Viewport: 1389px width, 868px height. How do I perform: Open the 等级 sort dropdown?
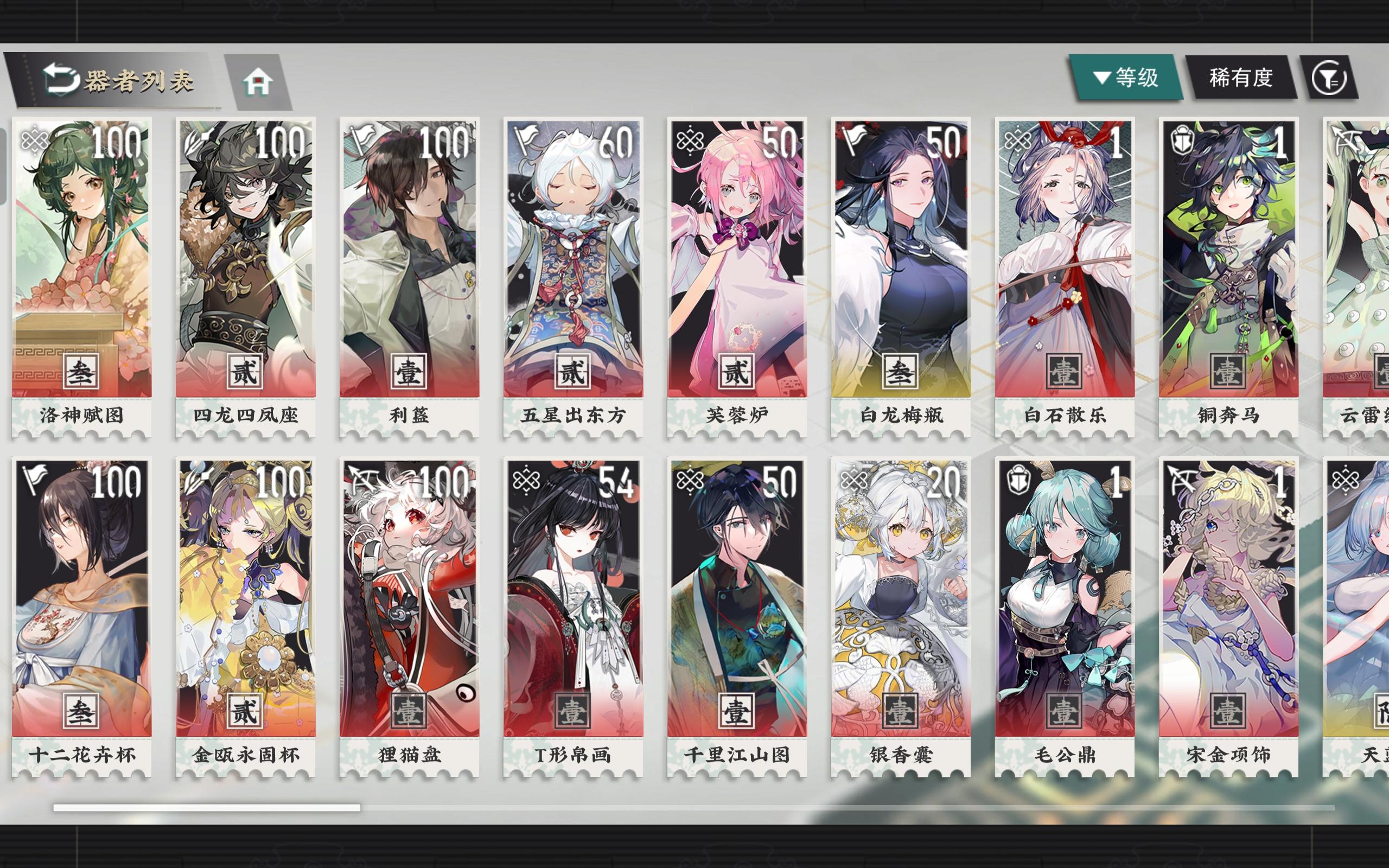(x=1129, y=77)
